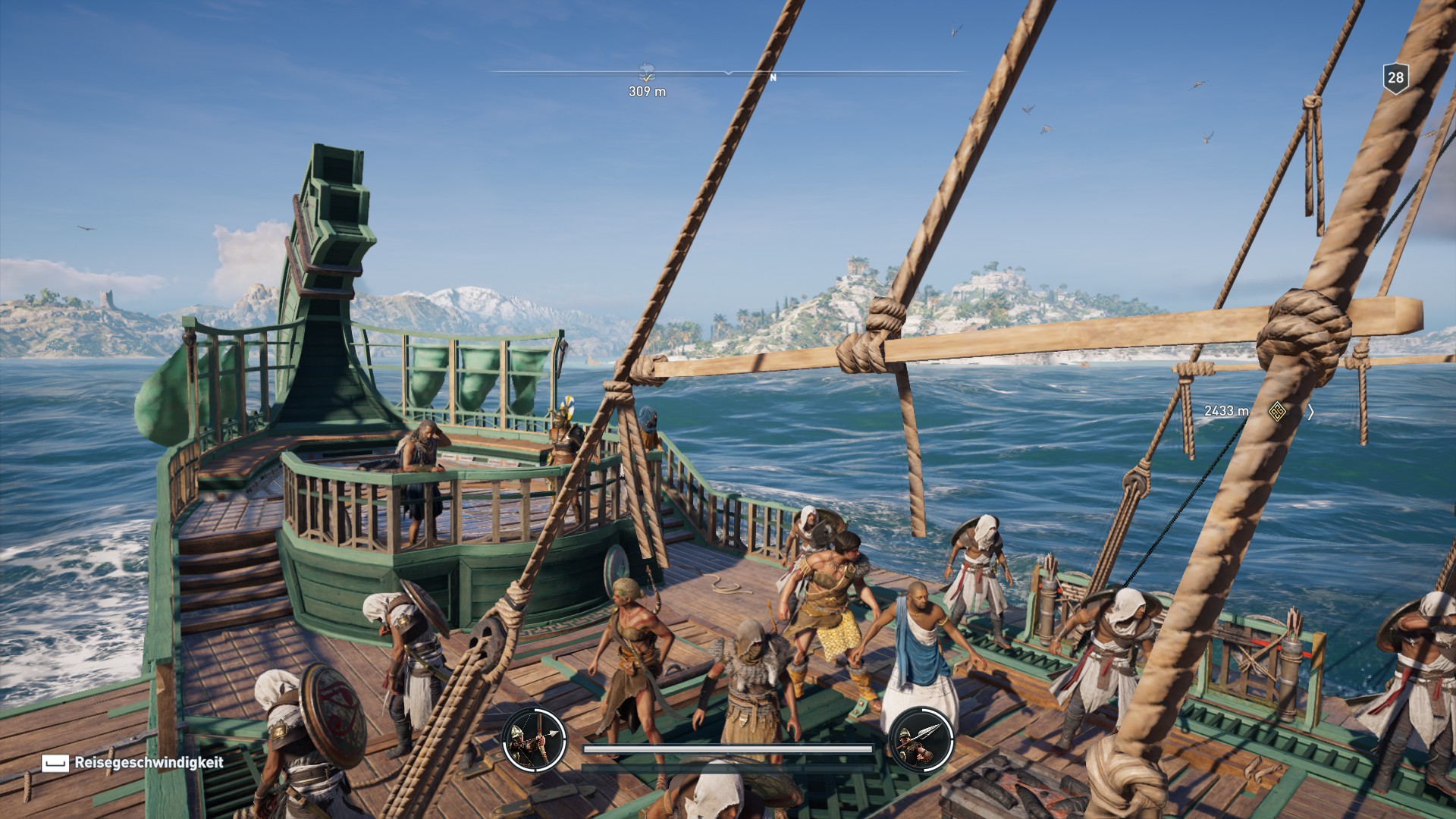1456x819 pixels.
Task: Click the yellow checkmark under the quest marker
Action: 647,79
